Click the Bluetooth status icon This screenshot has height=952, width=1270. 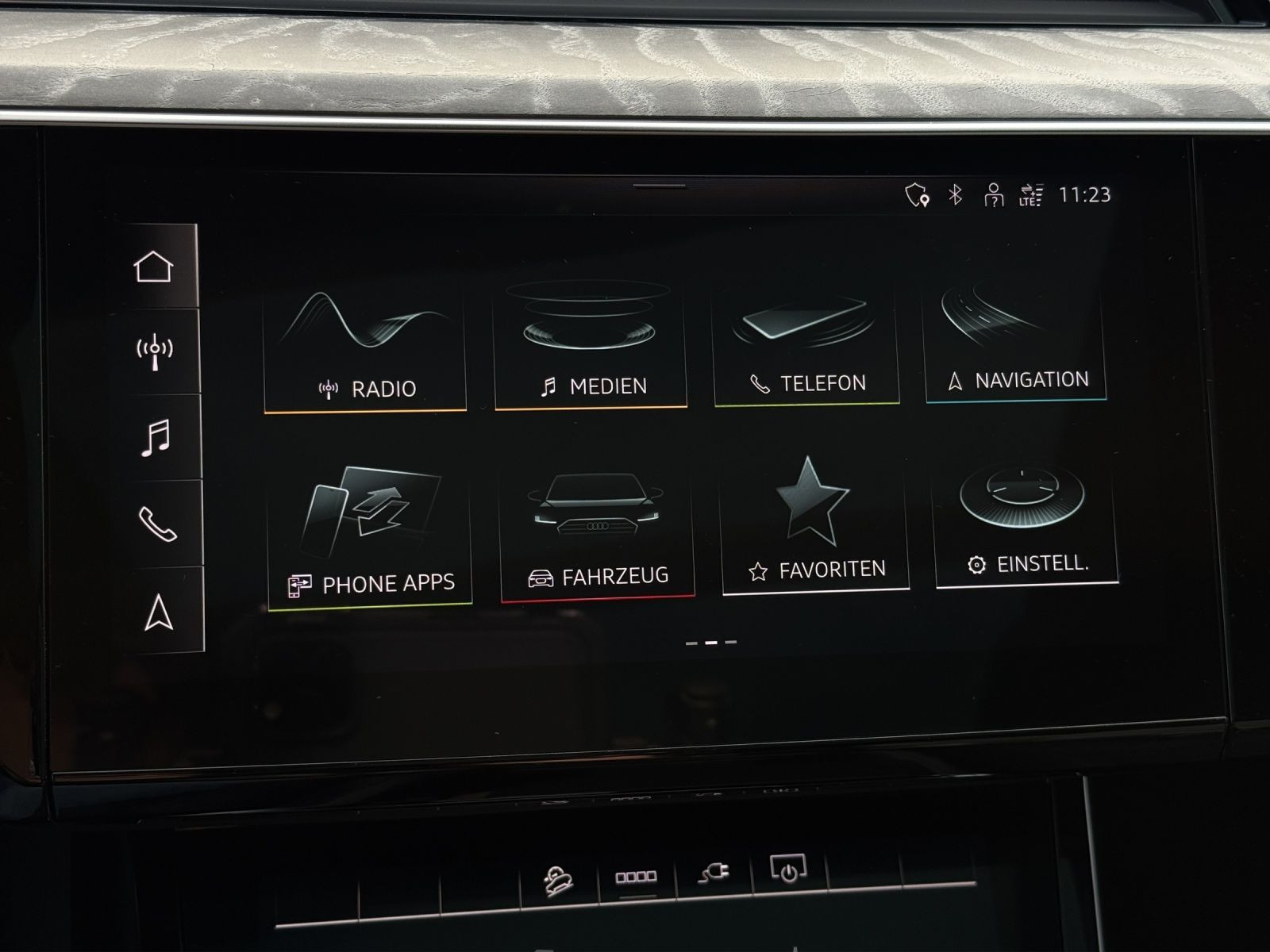[956, 194]
